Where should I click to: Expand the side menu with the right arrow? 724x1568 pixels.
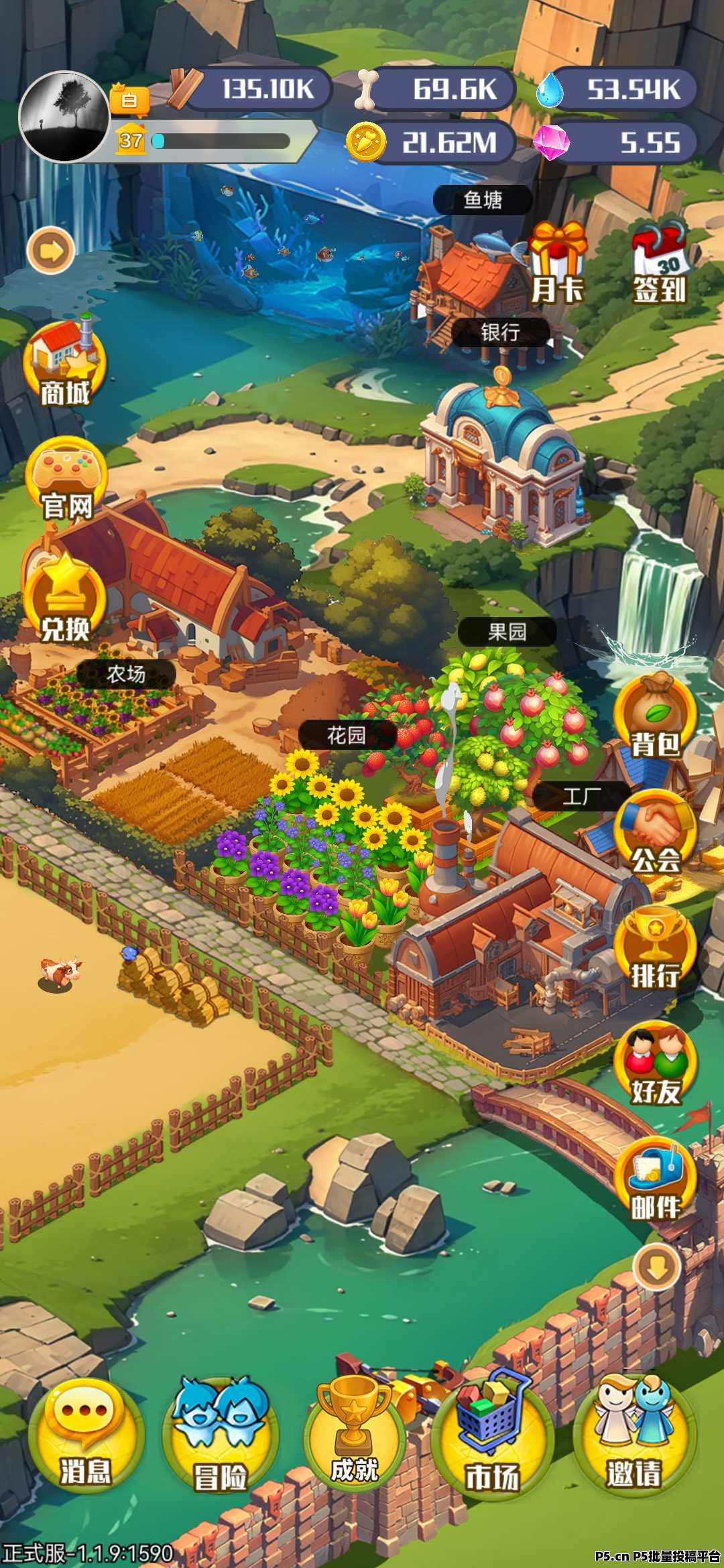click(x=51, y=251)
